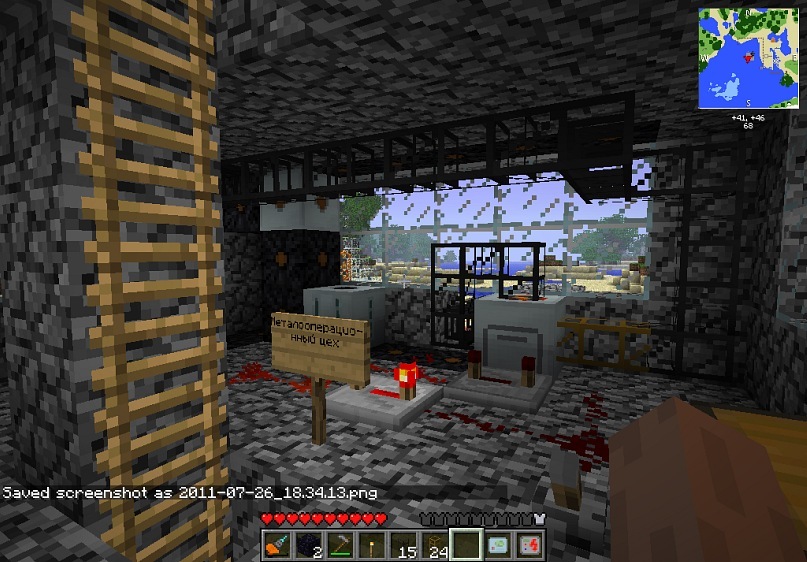Choose the pickaxe in the hotbar
This screenshot has height=562, width=807.
click(341, 544)
